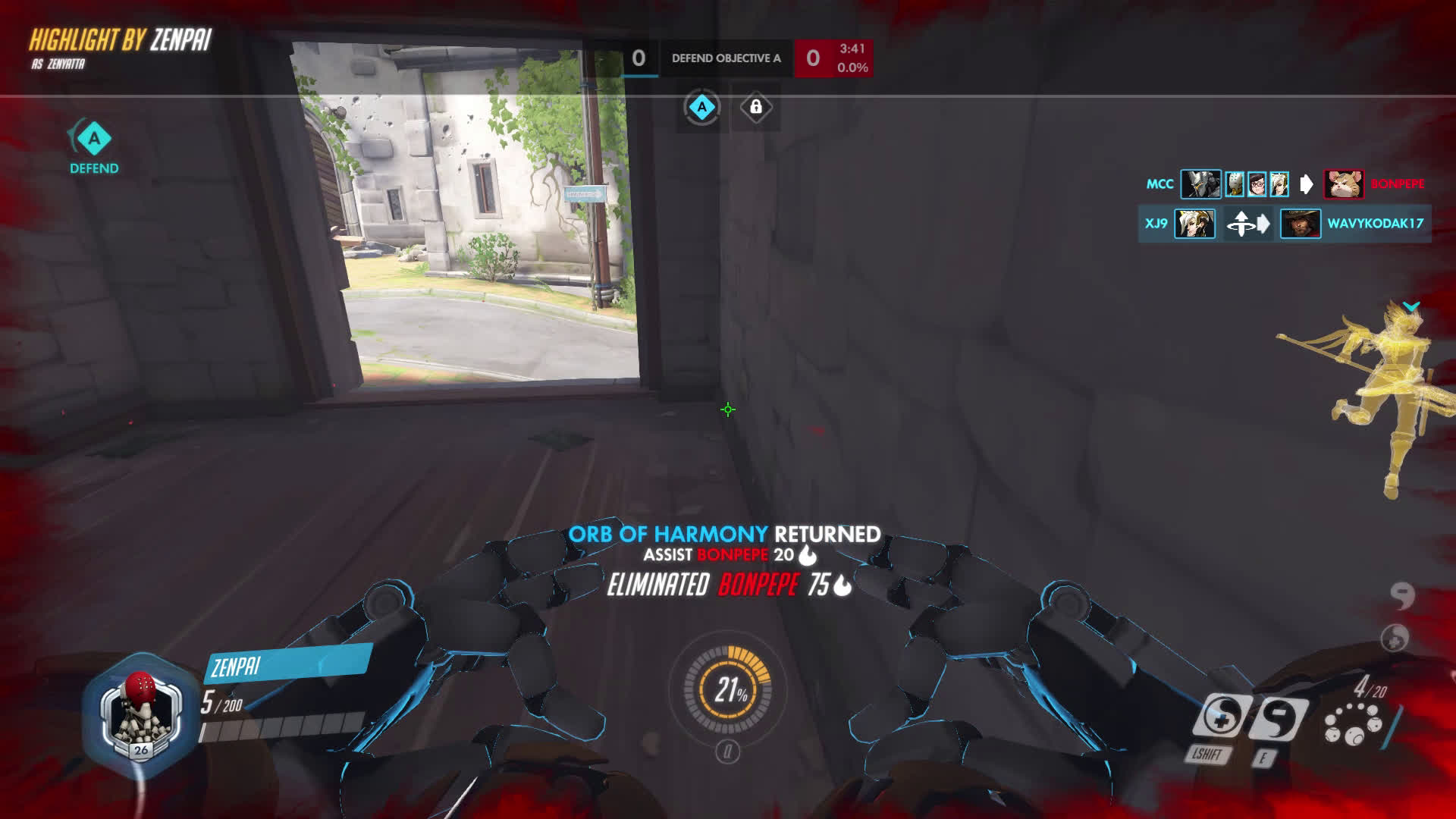Click the locked objective padlock icon
The image size is (1456, 819).
[756, 108]
